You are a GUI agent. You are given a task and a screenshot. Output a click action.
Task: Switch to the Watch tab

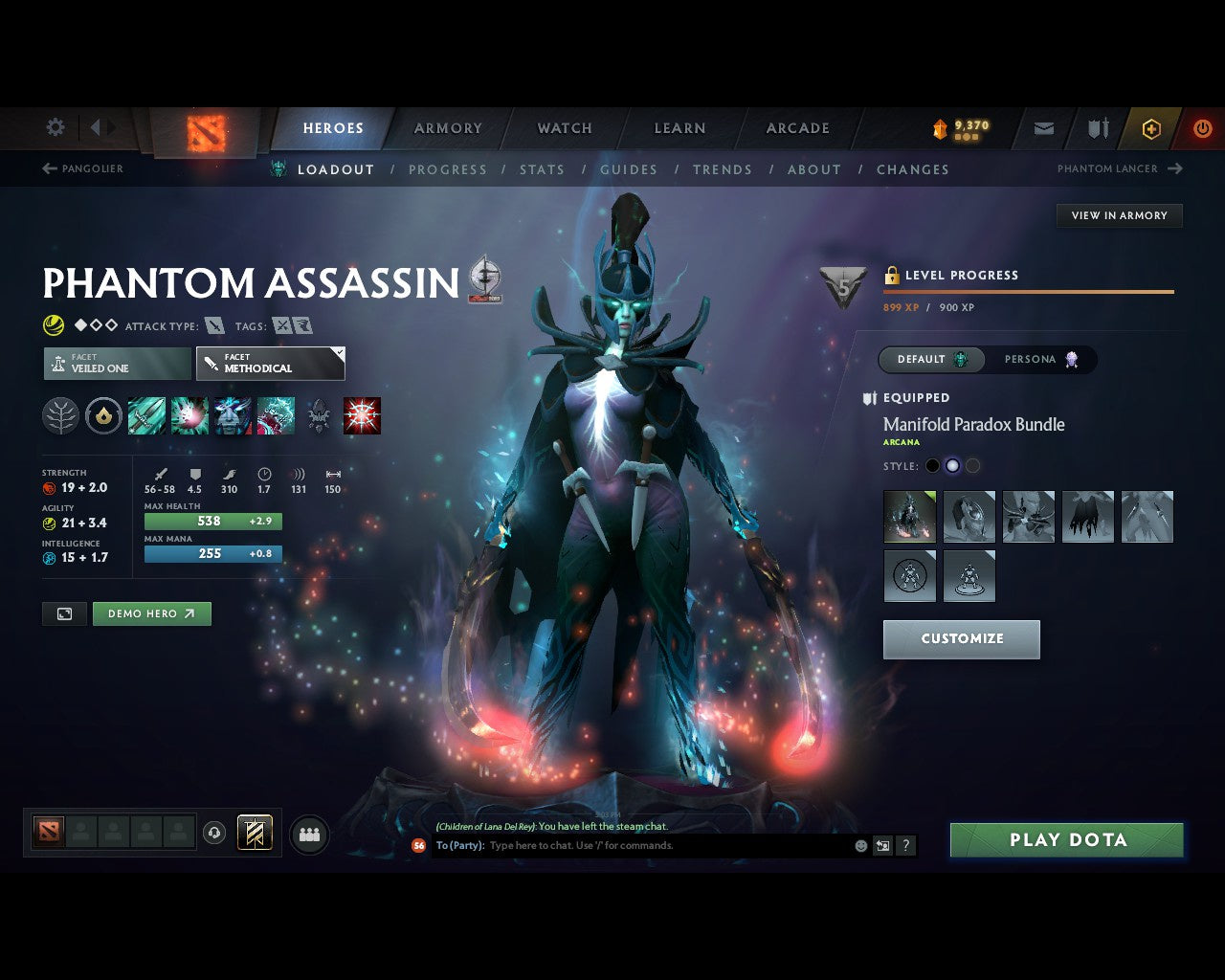[565, 128]
